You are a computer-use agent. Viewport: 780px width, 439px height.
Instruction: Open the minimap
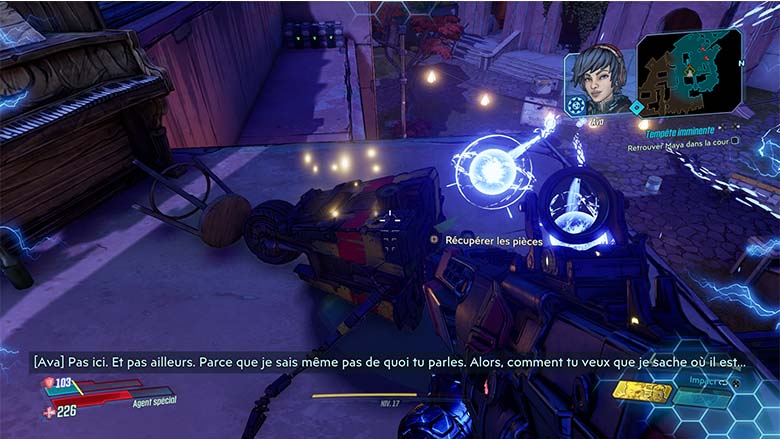(x=691, y=70)
